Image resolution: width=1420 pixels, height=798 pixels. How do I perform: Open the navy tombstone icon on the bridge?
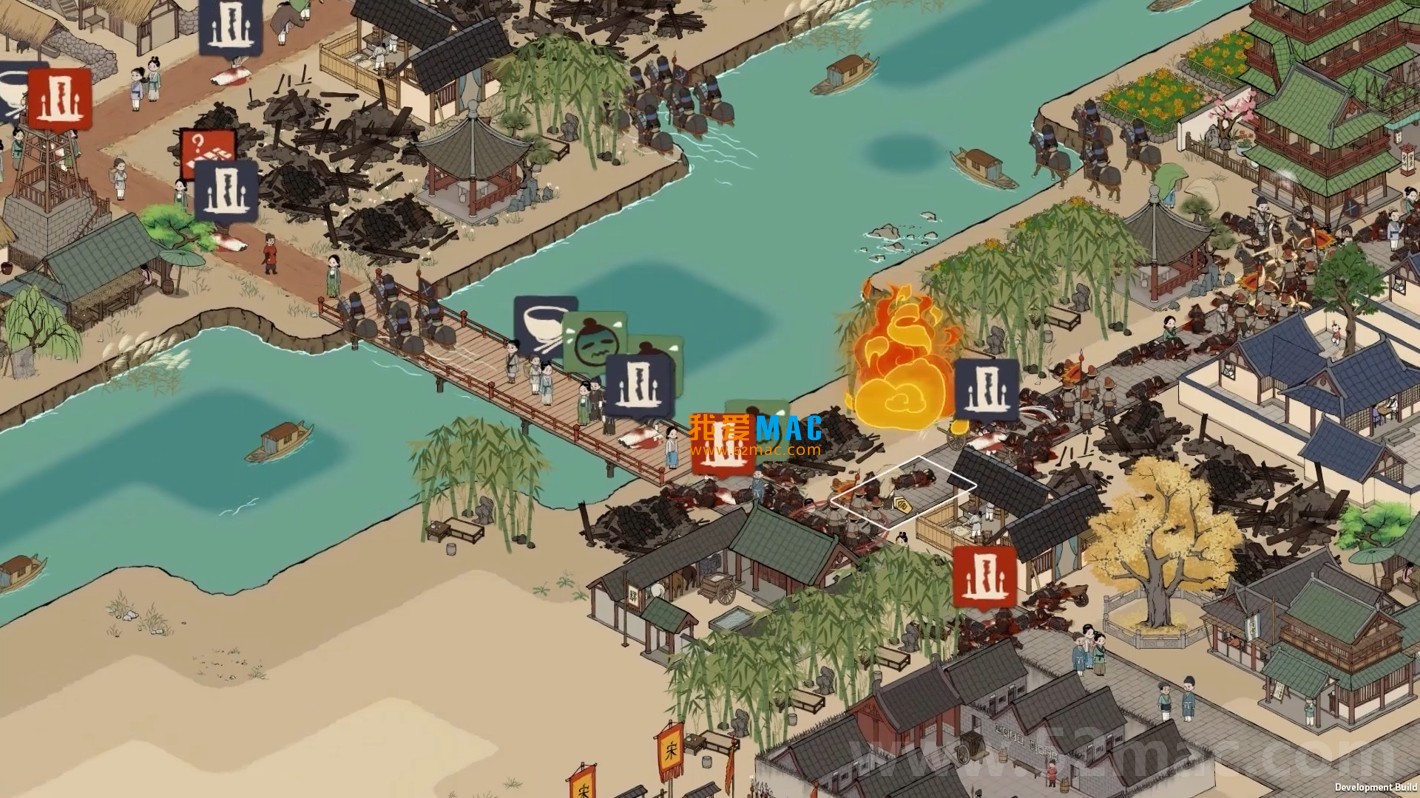coord(638,385)
